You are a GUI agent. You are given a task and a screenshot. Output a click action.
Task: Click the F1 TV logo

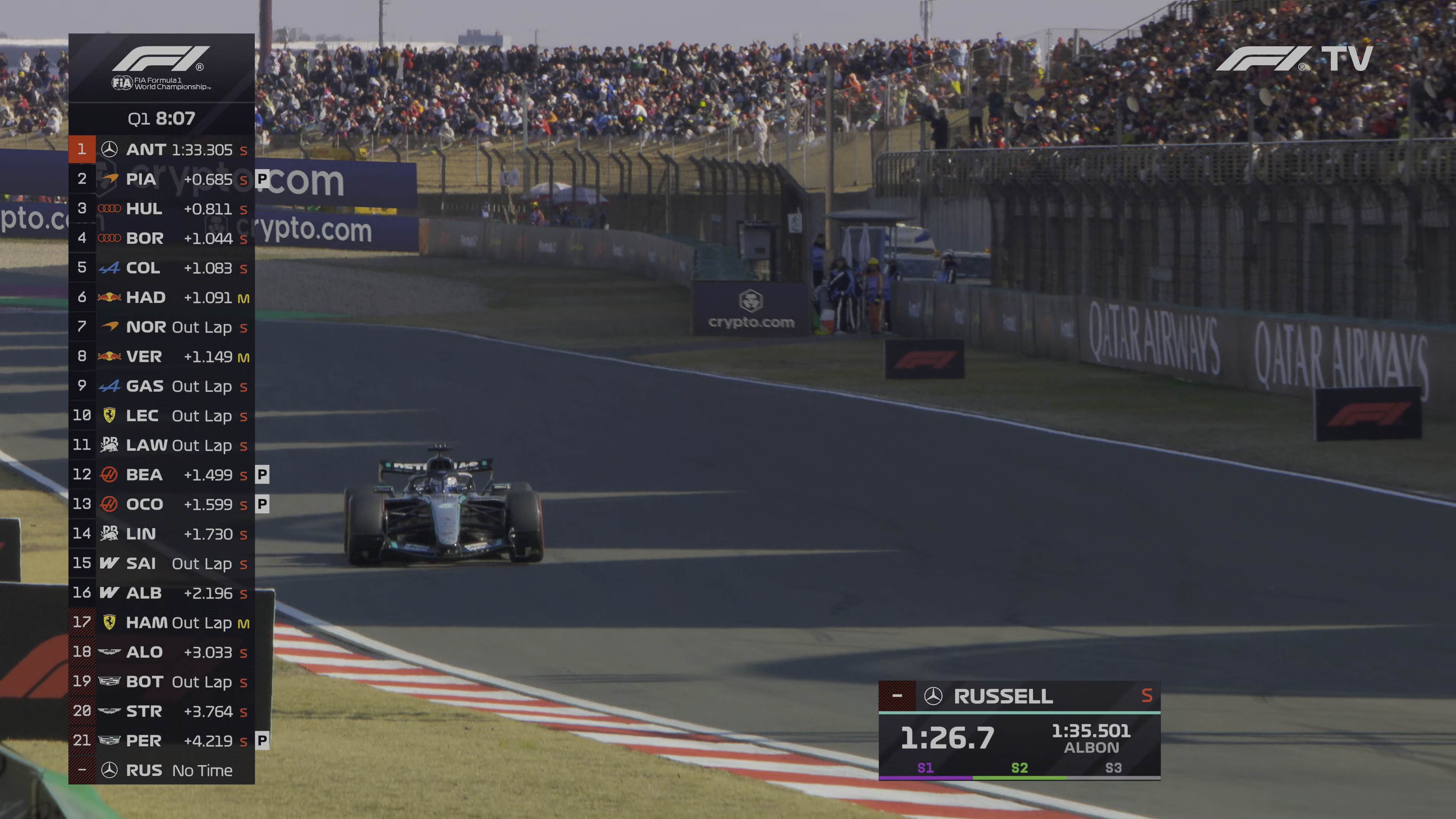click(1294, 59)
